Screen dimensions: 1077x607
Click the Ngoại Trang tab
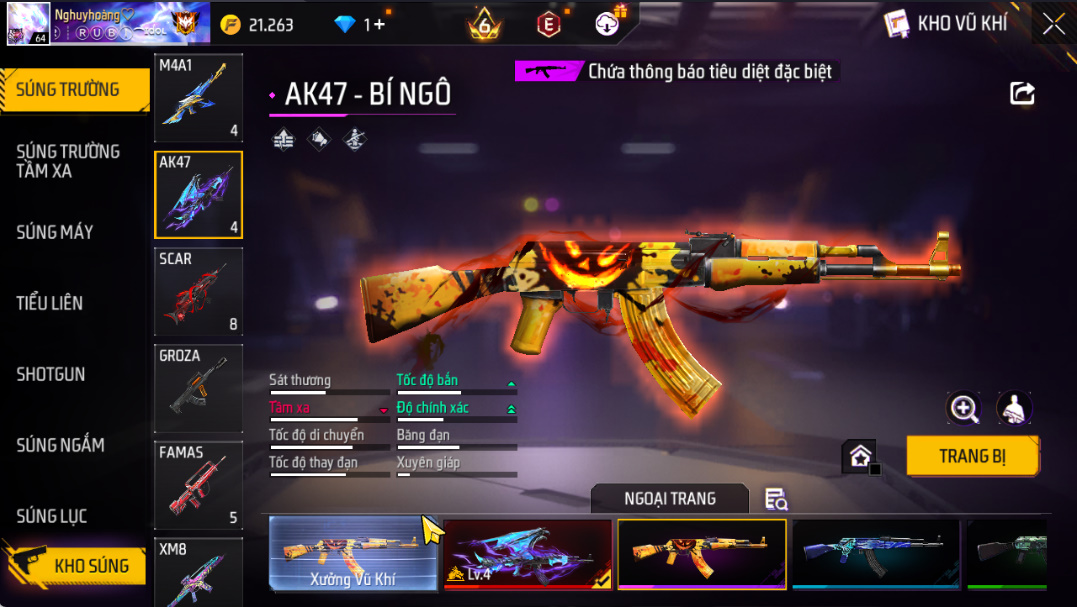coord(669,498)
